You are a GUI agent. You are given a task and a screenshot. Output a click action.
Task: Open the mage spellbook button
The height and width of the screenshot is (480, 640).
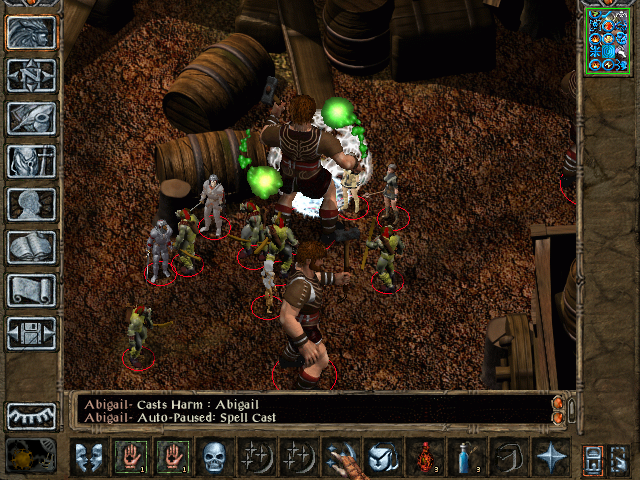pyautogui.click(x=32, y=246)
